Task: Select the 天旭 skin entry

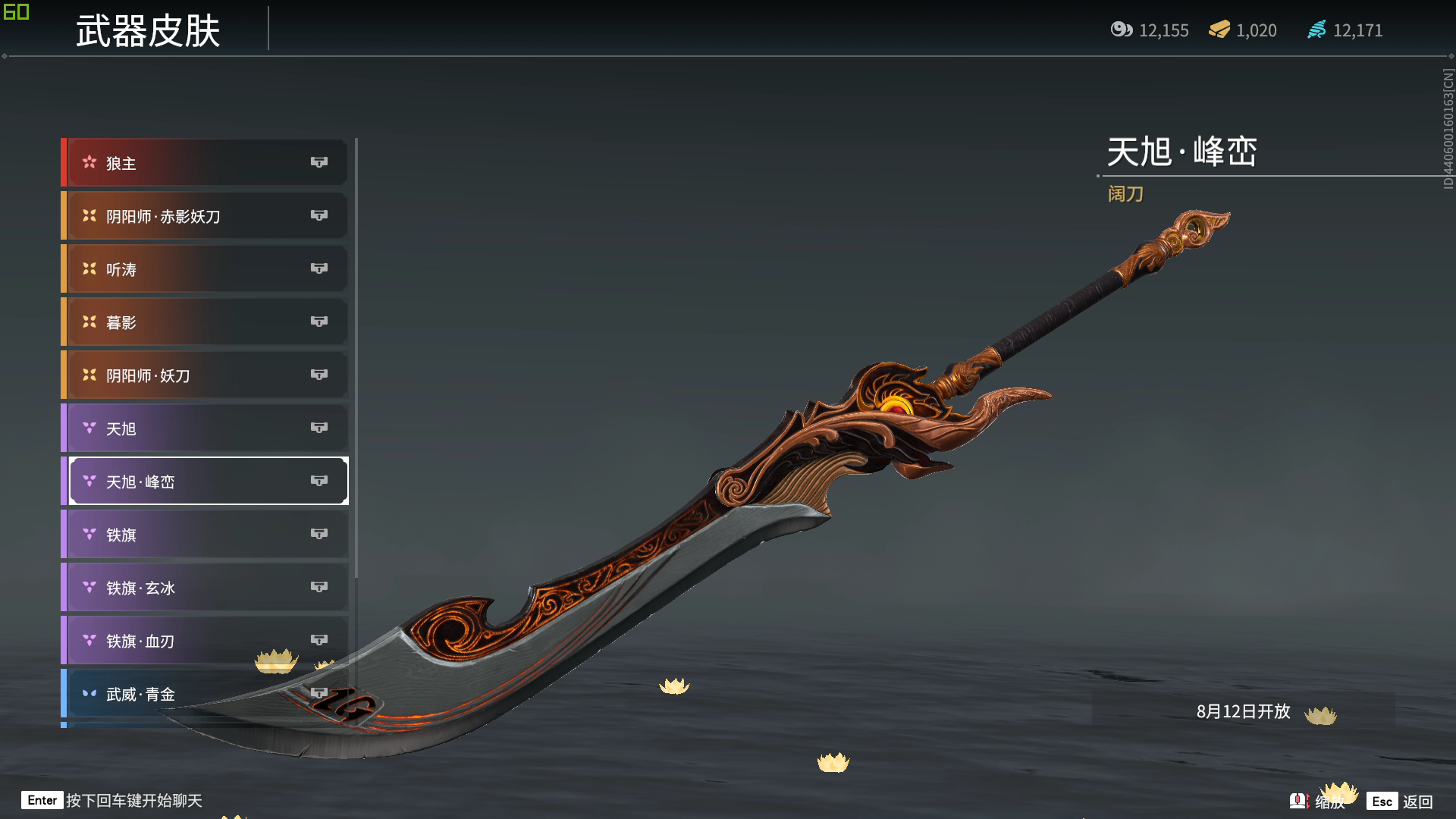Action: click(205, 428)
